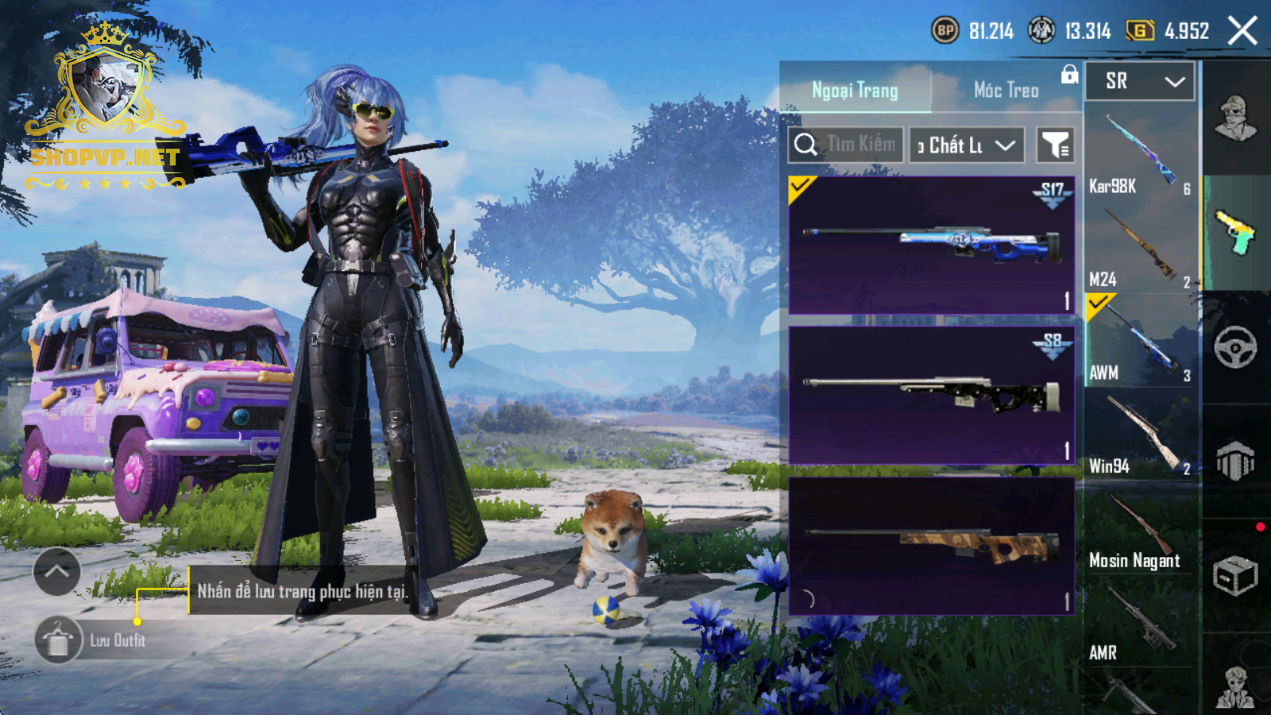Choose Win94 from the weapon list
This screenshot has width=1271, height=715.
pos(1140,436)
